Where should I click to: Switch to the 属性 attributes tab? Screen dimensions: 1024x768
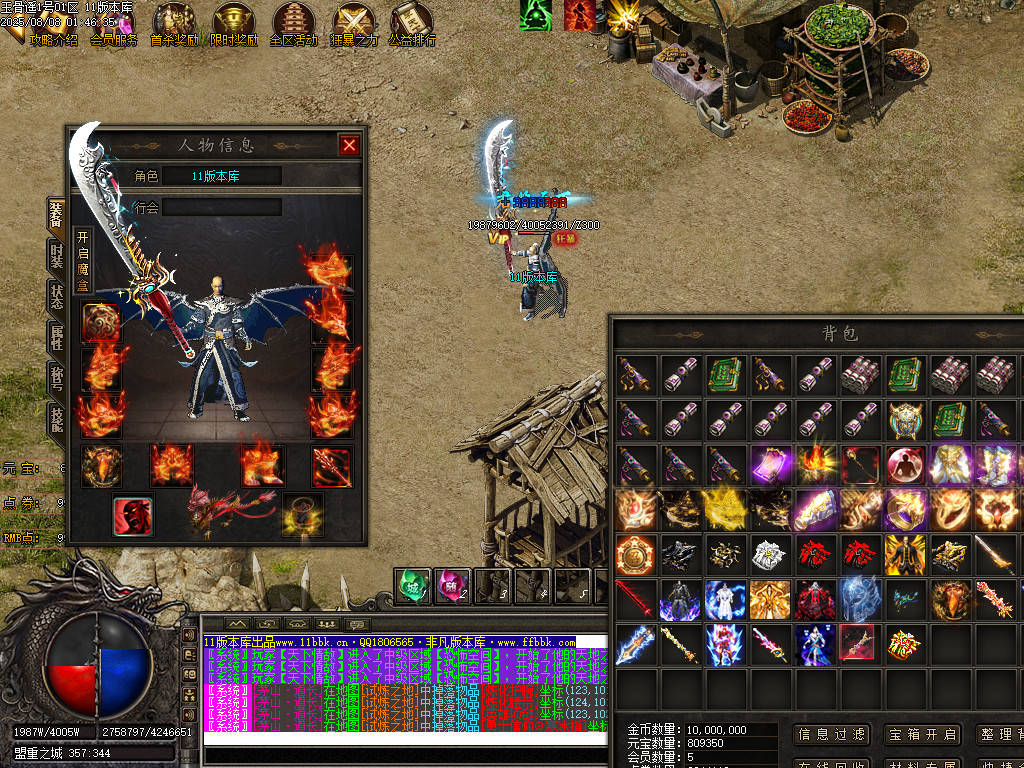[57, 337]
